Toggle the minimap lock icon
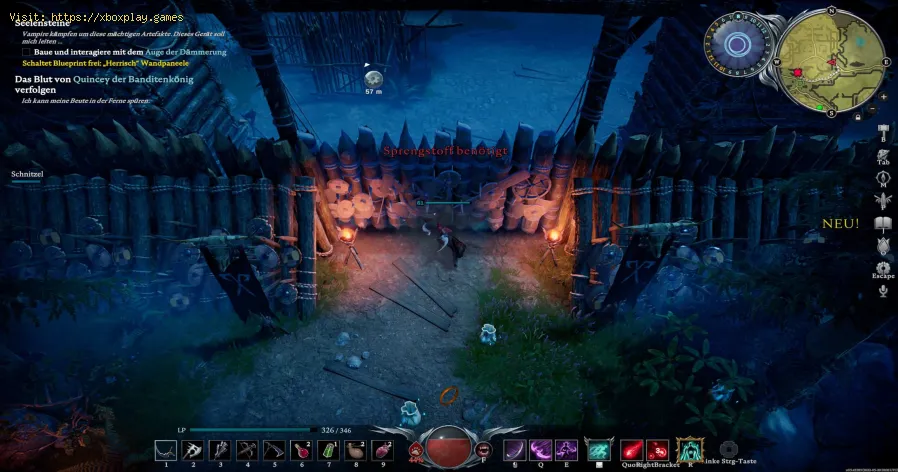Image resolution: width=898 pixels, height=472 pixels. [858, 117]
